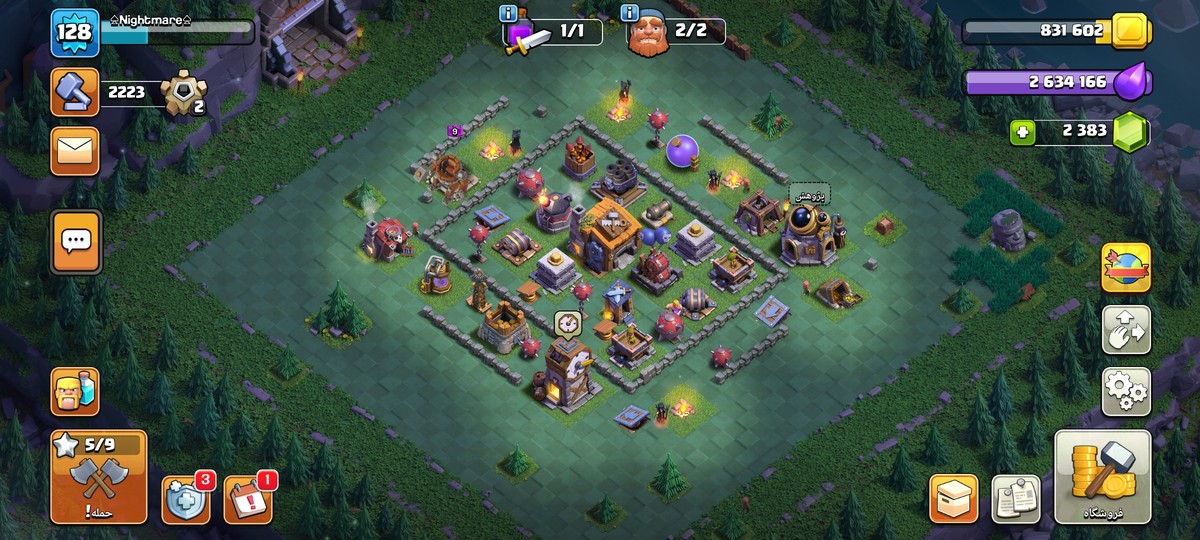
Task: Open the blue shield button with badge 3
Action: (x=186, y=499)
